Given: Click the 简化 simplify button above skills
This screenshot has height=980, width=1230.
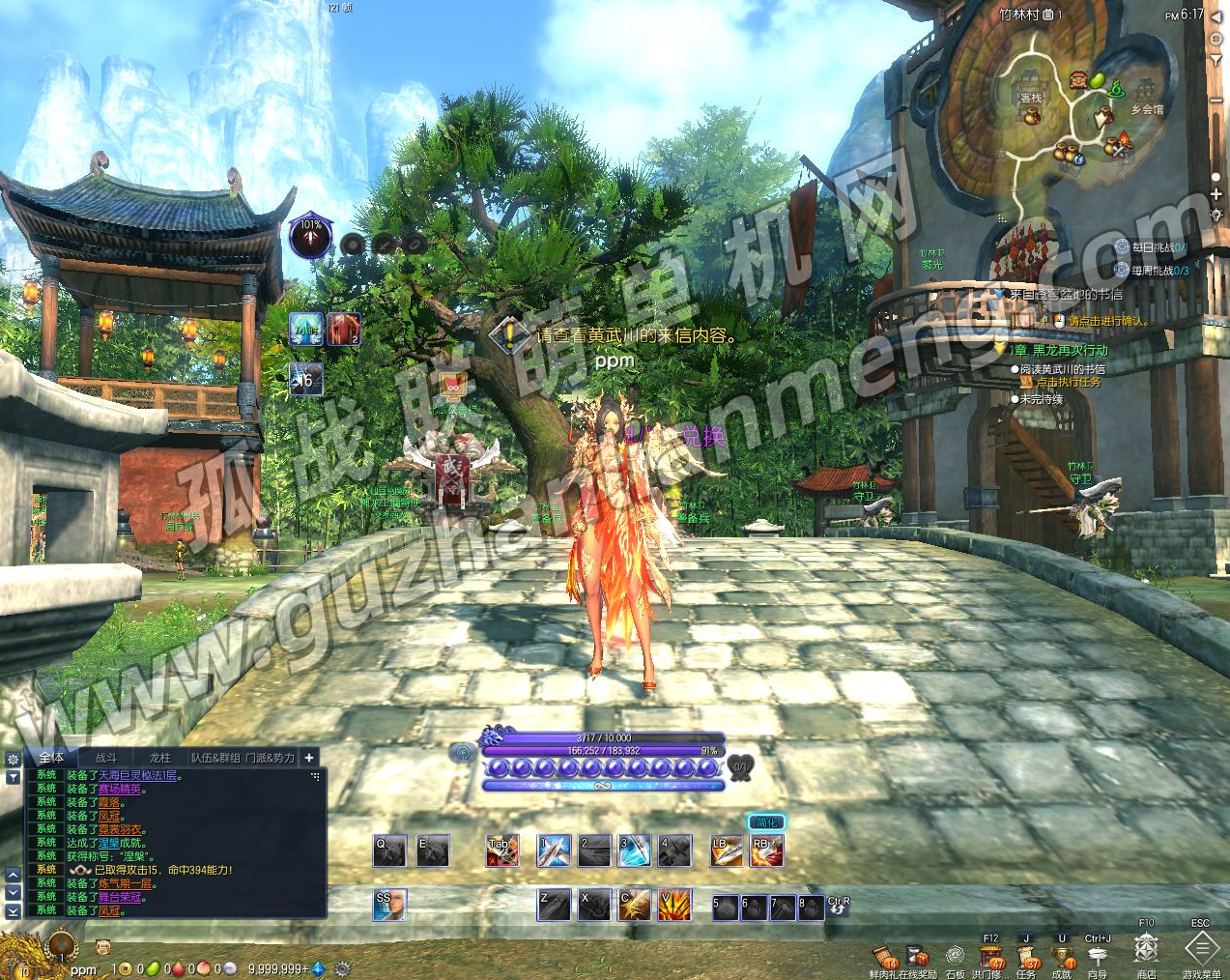Looking at the screenshot, I should 766,822.
